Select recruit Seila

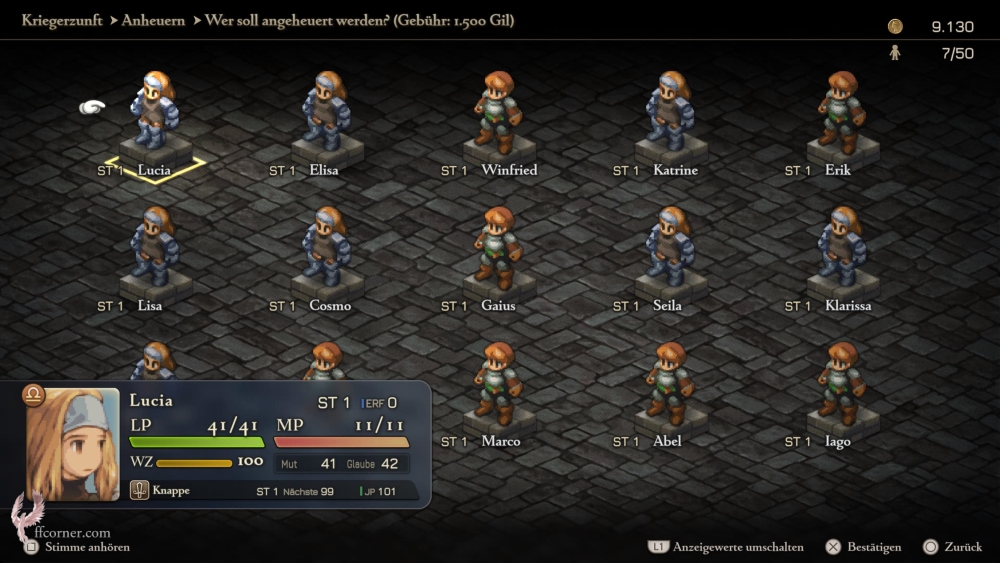[670, 248]
